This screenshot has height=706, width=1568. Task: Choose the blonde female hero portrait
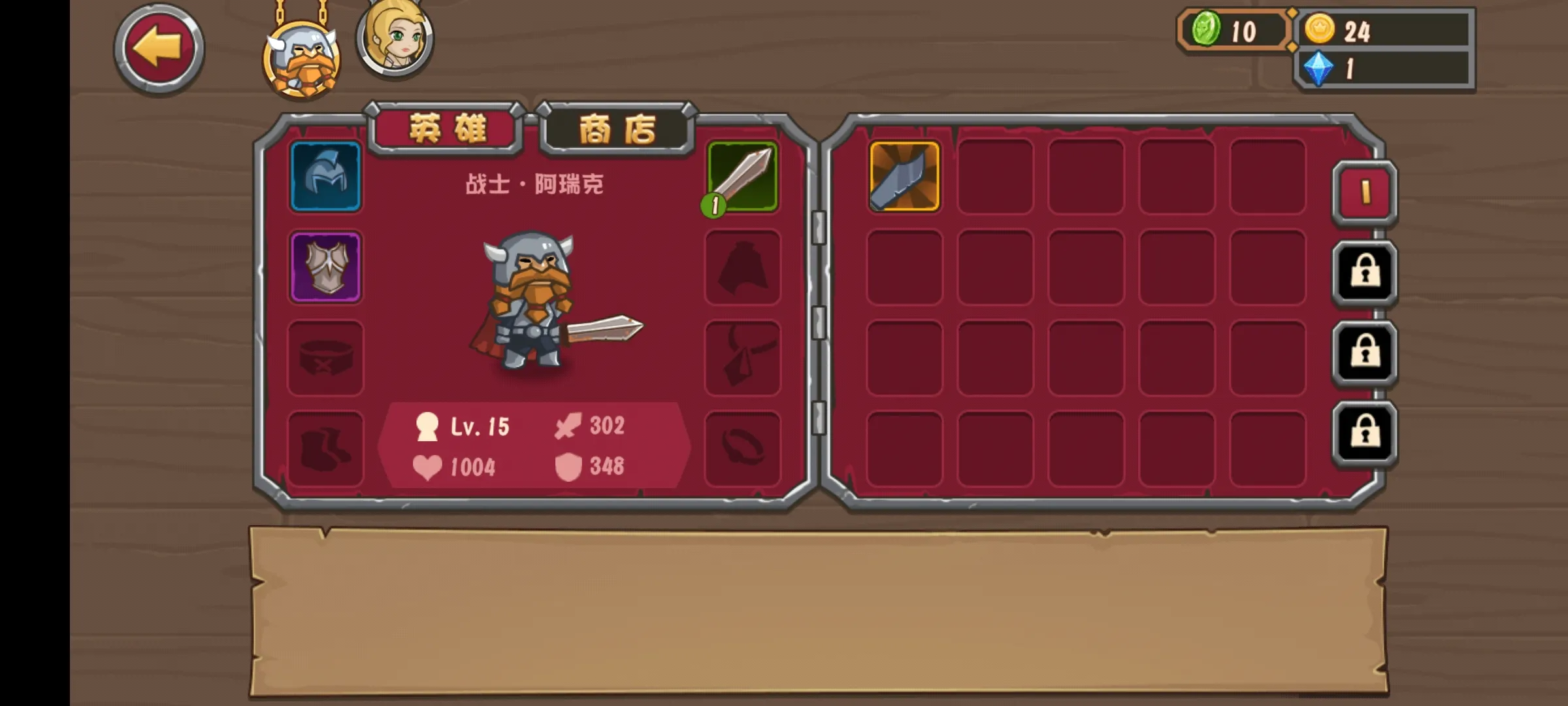tap(395, 38)
